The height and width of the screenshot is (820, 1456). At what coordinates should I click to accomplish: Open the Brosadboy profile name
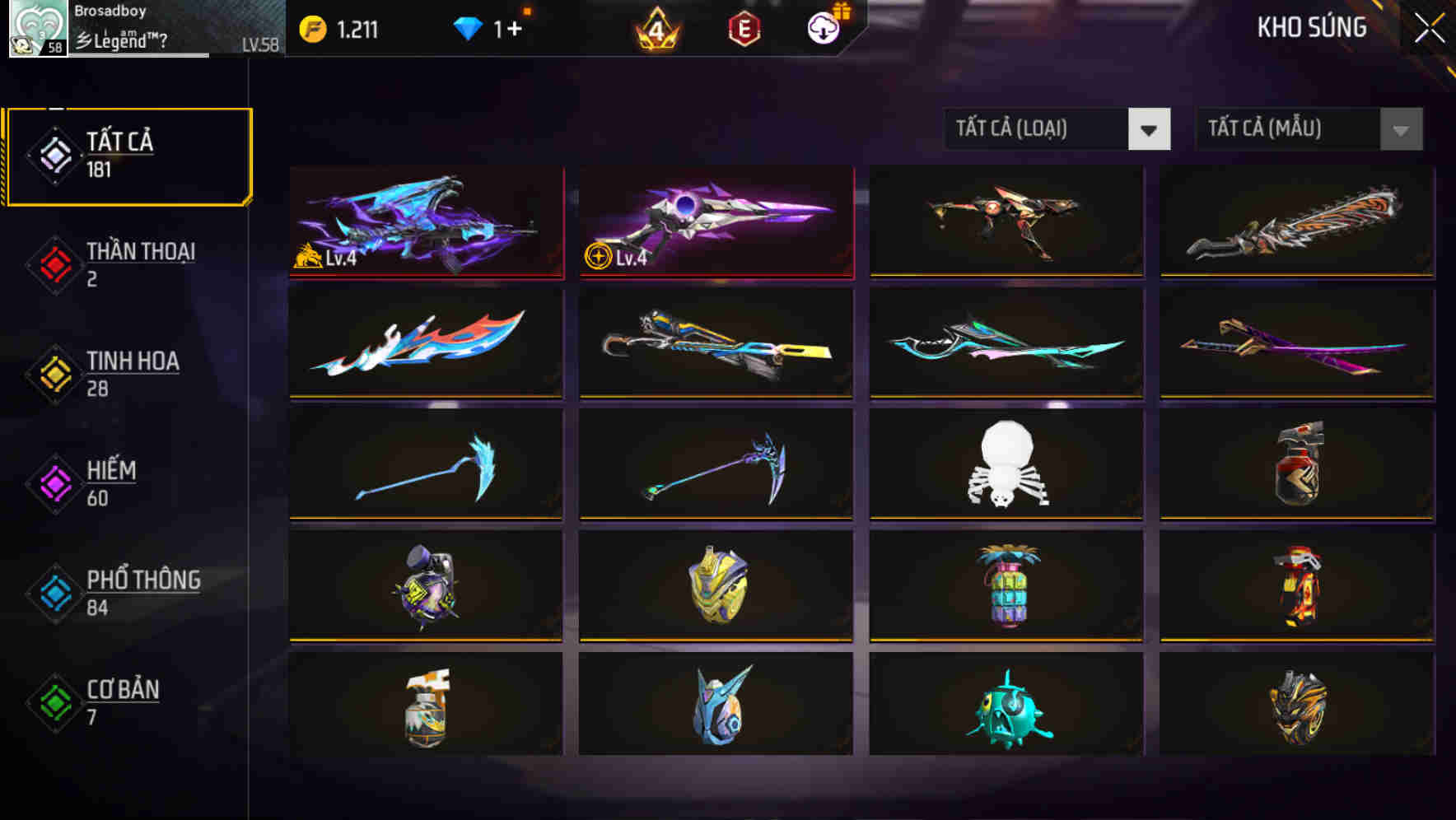coord(110,11)
